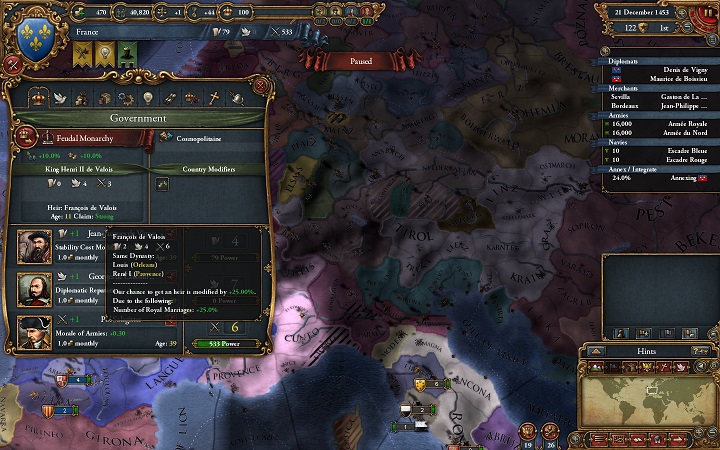Screen dimensions: 720x450
Task: Click the Feudal Monarchy government button
Action: [x=80, y=139]
